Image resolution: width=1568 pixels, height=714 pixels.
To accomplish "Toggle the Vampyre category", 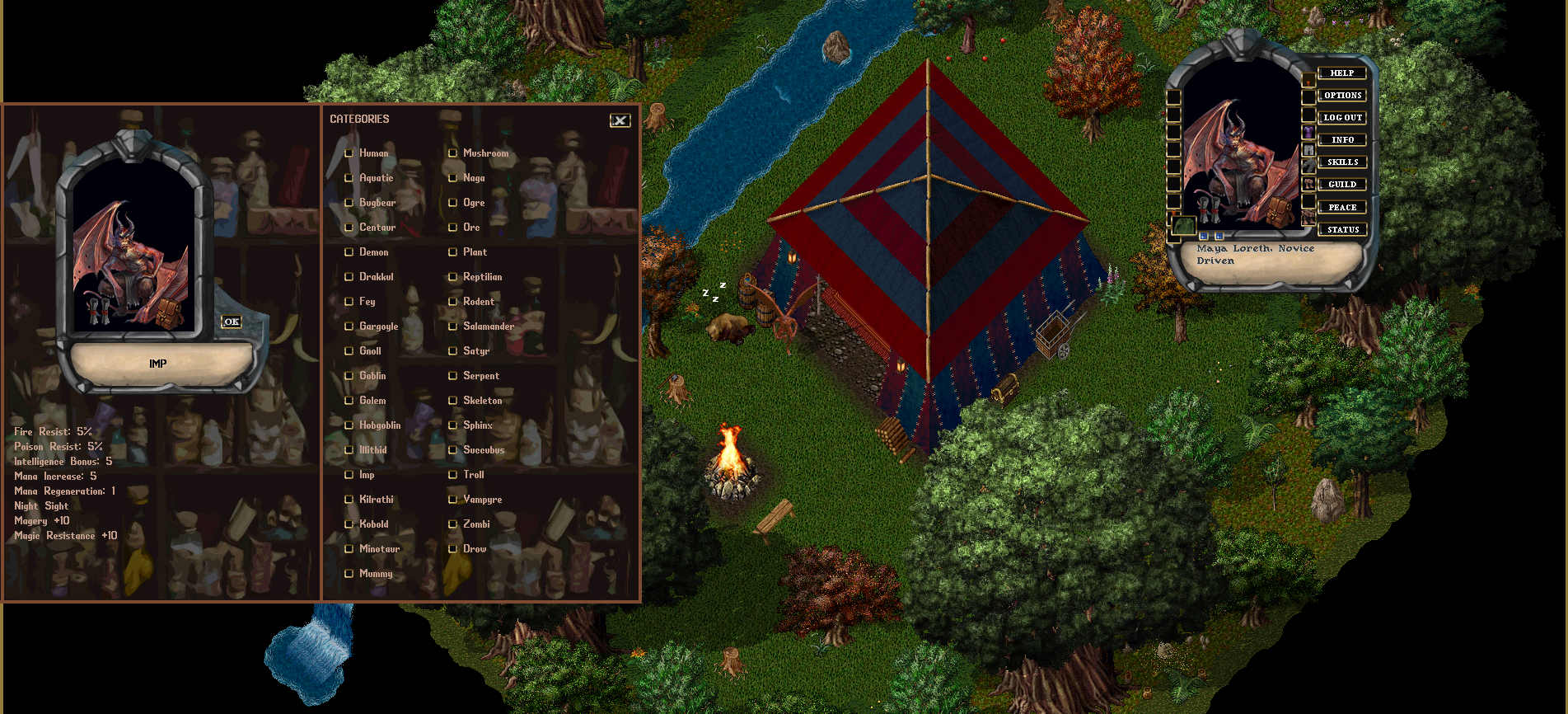I will [x=452, y=500].
